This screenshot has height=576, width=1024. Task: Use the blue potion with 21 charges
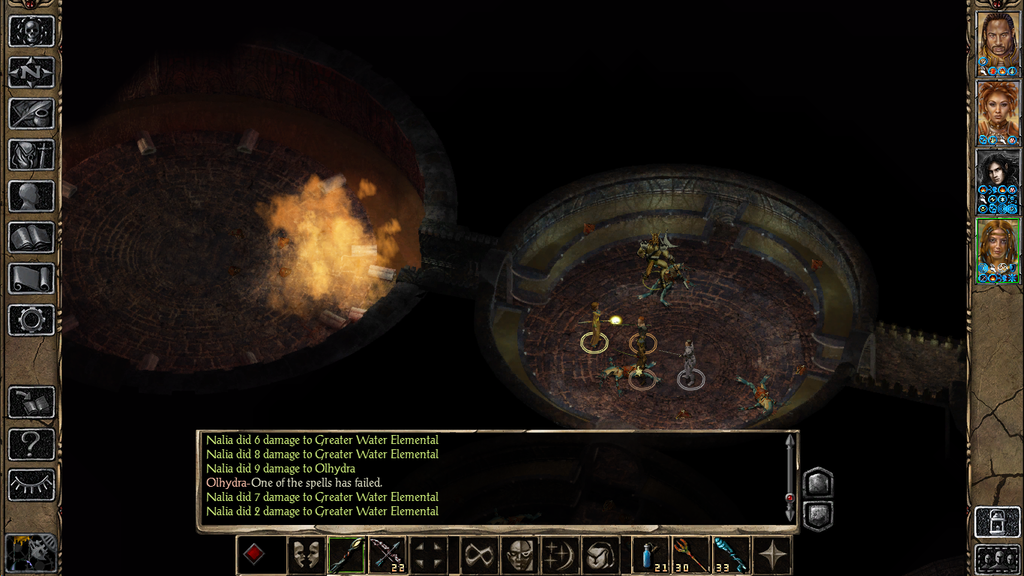click(652, 555)
